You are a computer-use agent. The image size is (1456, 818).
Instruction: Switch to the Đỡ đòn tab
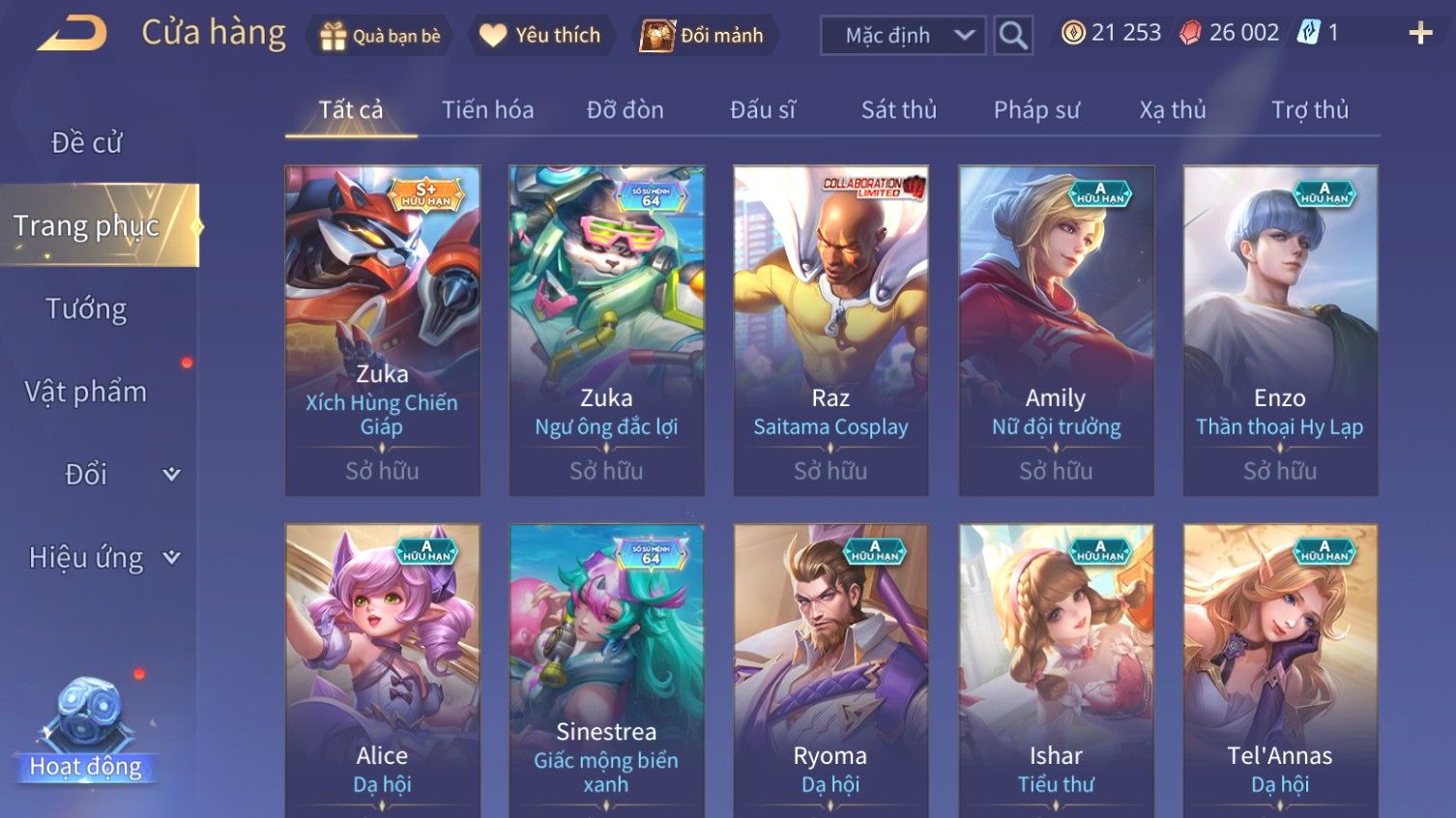pos(625,110)
